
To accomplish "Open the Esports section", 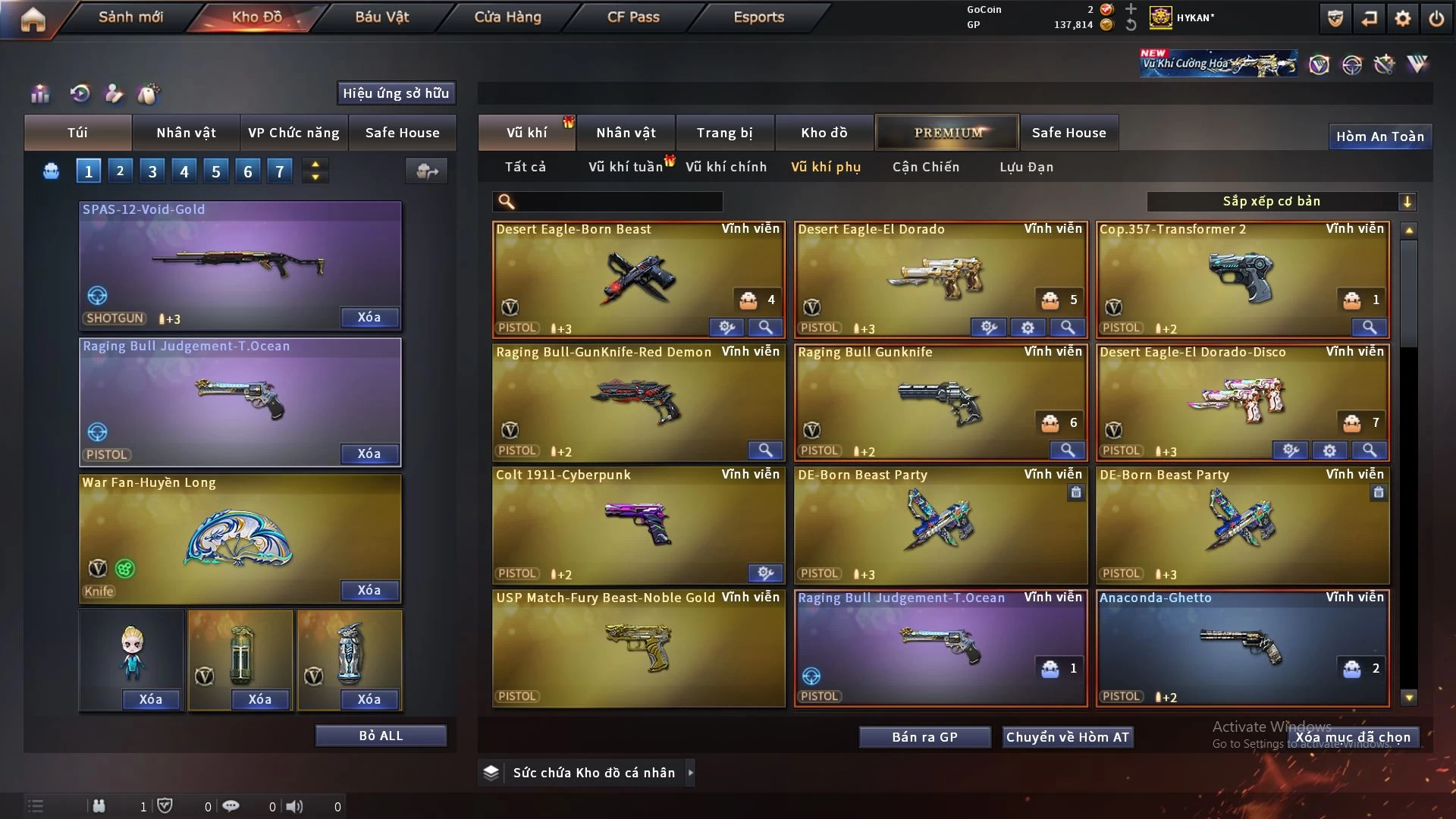I will tap(758, 17).
